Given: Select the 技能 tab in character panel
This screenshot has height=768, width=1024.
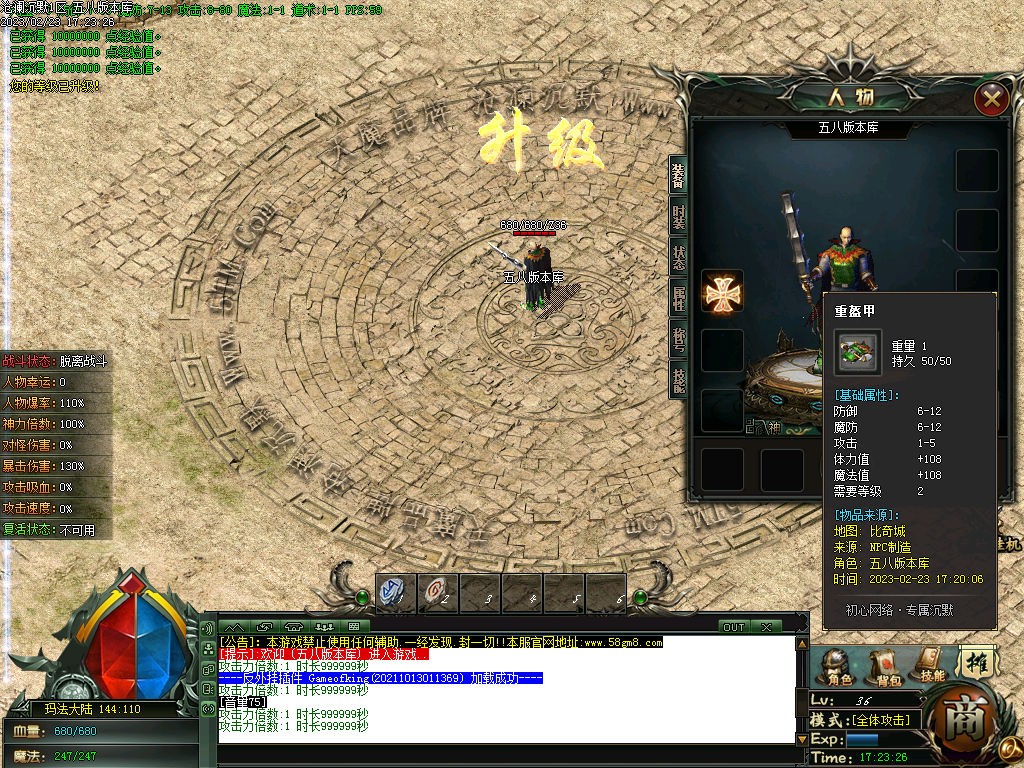Looking at the screenshot, I should (679, 378).
